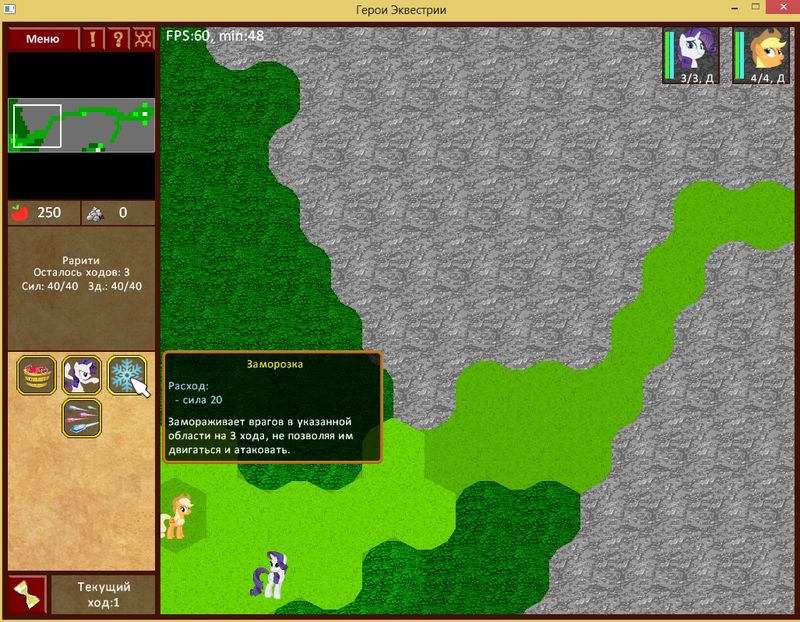Click the web-like symbol button beside help
800x622 pixels.
(x=143, y=40)
